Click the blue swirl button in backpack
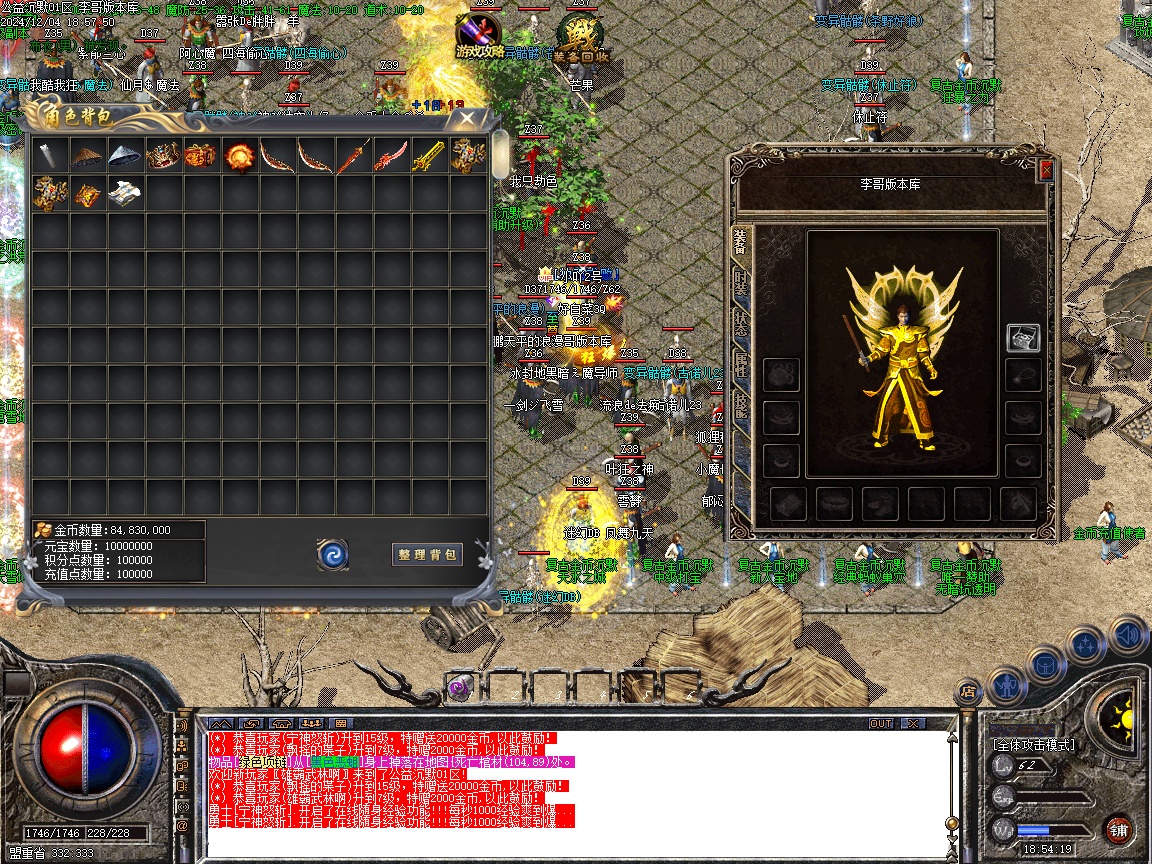The height and width of the screenshot is (864, 1152). [x=333, y=554]
